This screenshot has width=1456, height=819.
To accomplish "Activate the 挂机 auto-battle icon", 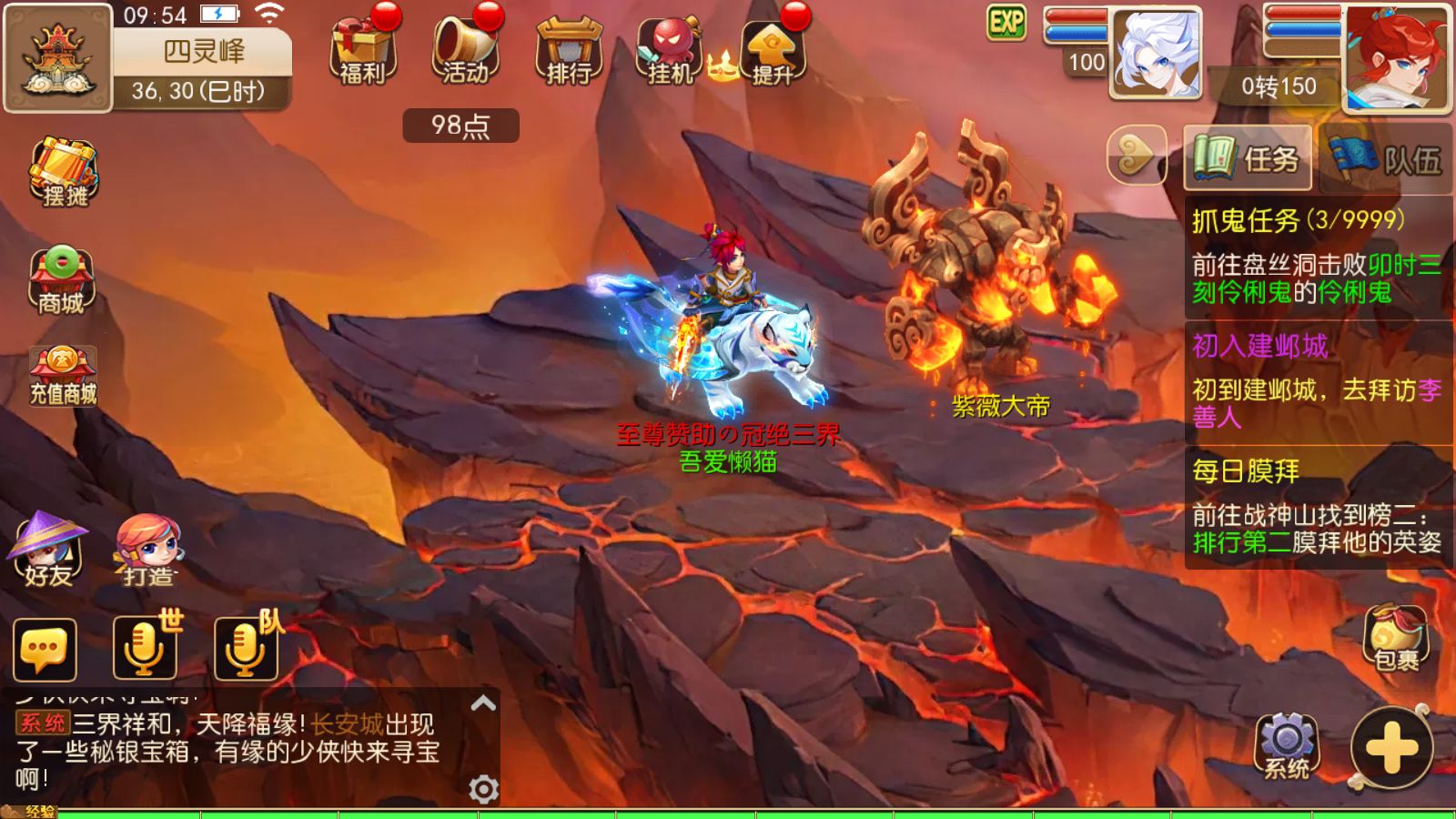I will (670, 50).
